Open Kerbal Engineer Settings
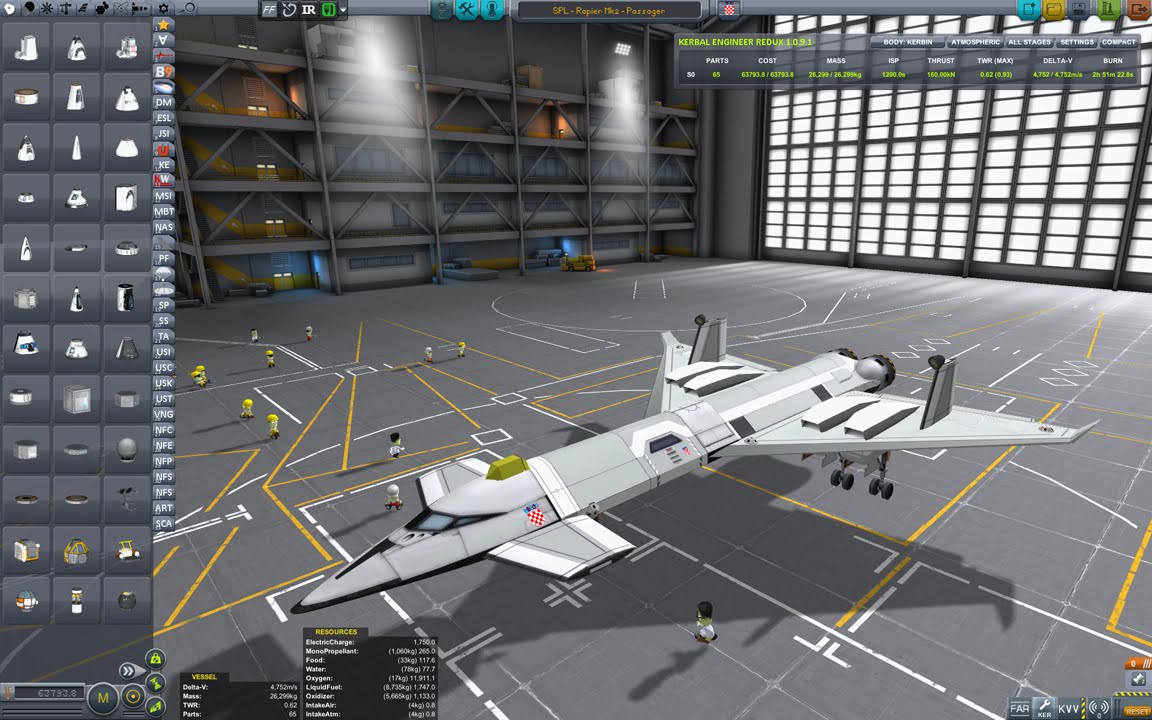This screenshot has width=1152, height=720. tap(1077, 43)
